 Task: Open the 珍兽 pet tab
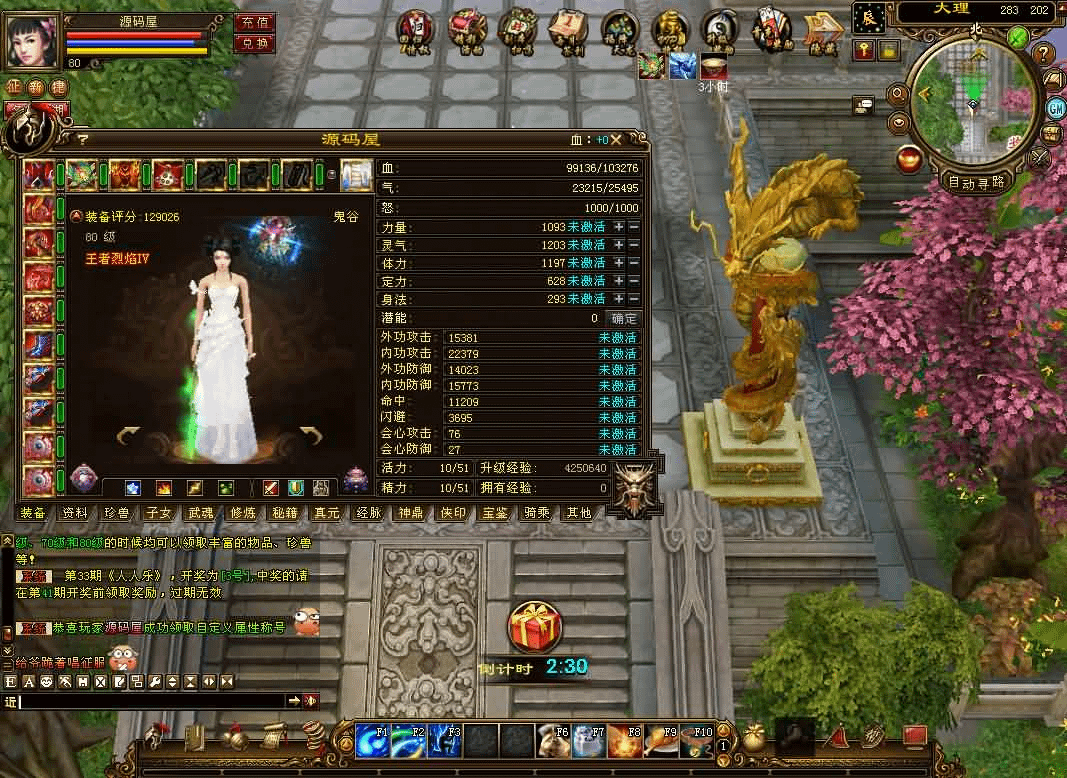(x=117, y=513)
